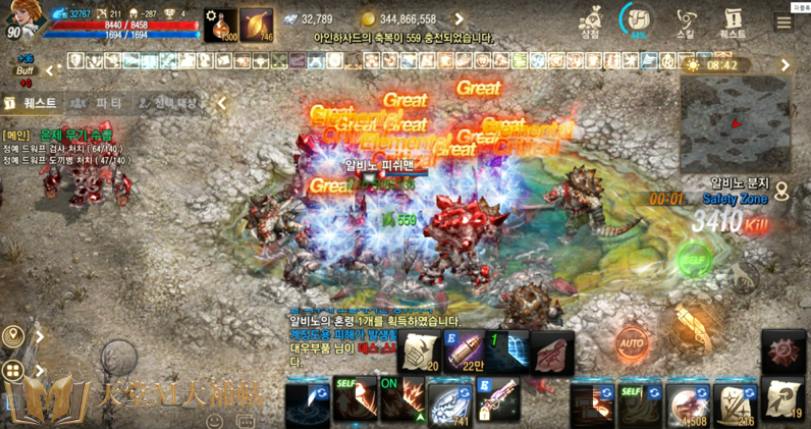Viewport: 811px width, 429px height.
Task: Open the hamburger main menu
Action: (784, 22)
